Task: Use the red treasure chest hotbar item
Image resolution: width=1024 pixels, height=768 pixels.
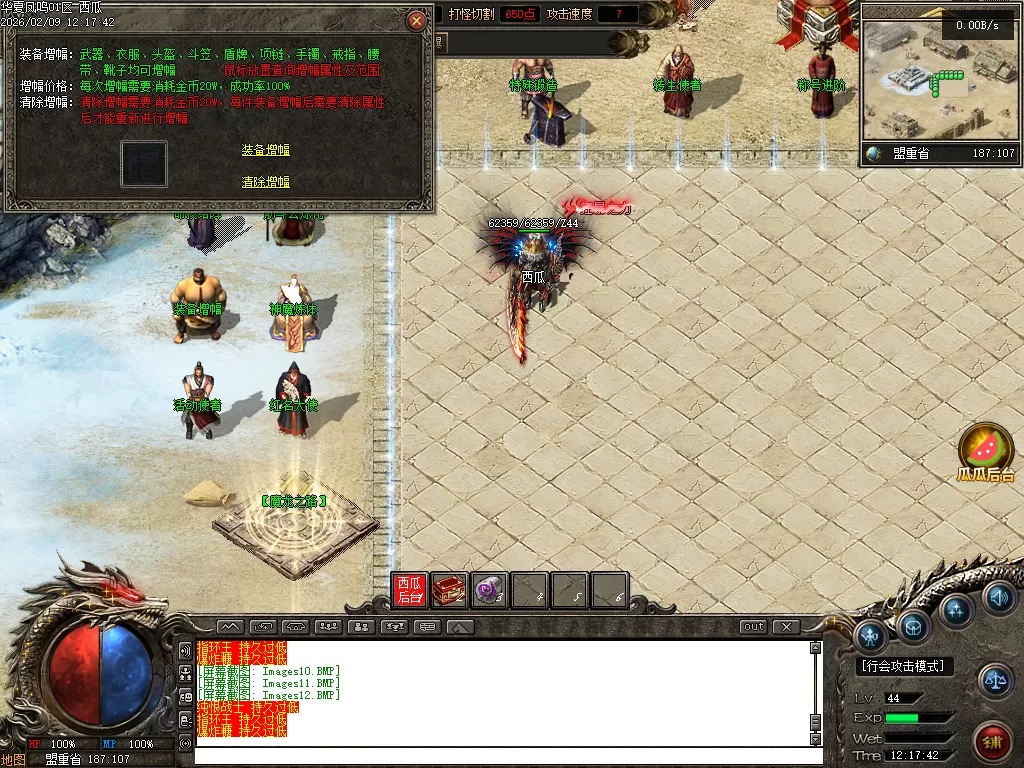Action: pyautogui.click(x=450, y=591)
